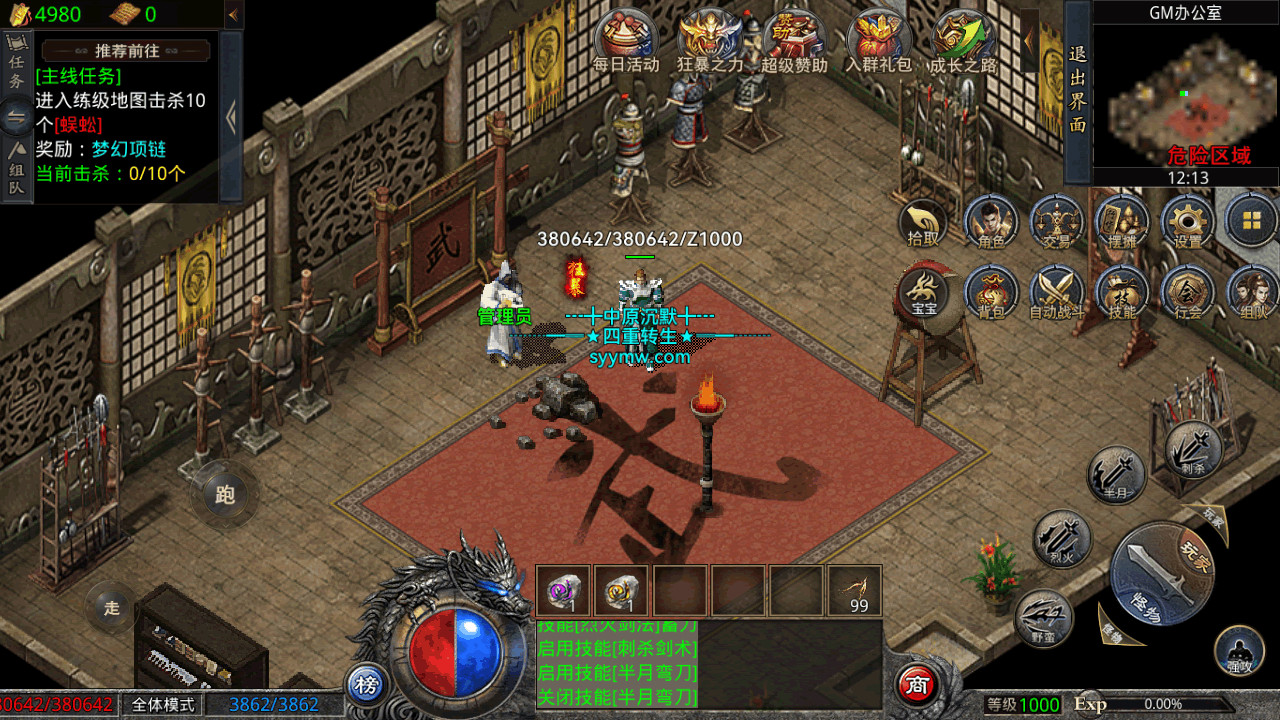Screen dimensions: 1280x720
Task: Select the 跑 run movement button
Action: pyautogui.click(x=225, y=494)
